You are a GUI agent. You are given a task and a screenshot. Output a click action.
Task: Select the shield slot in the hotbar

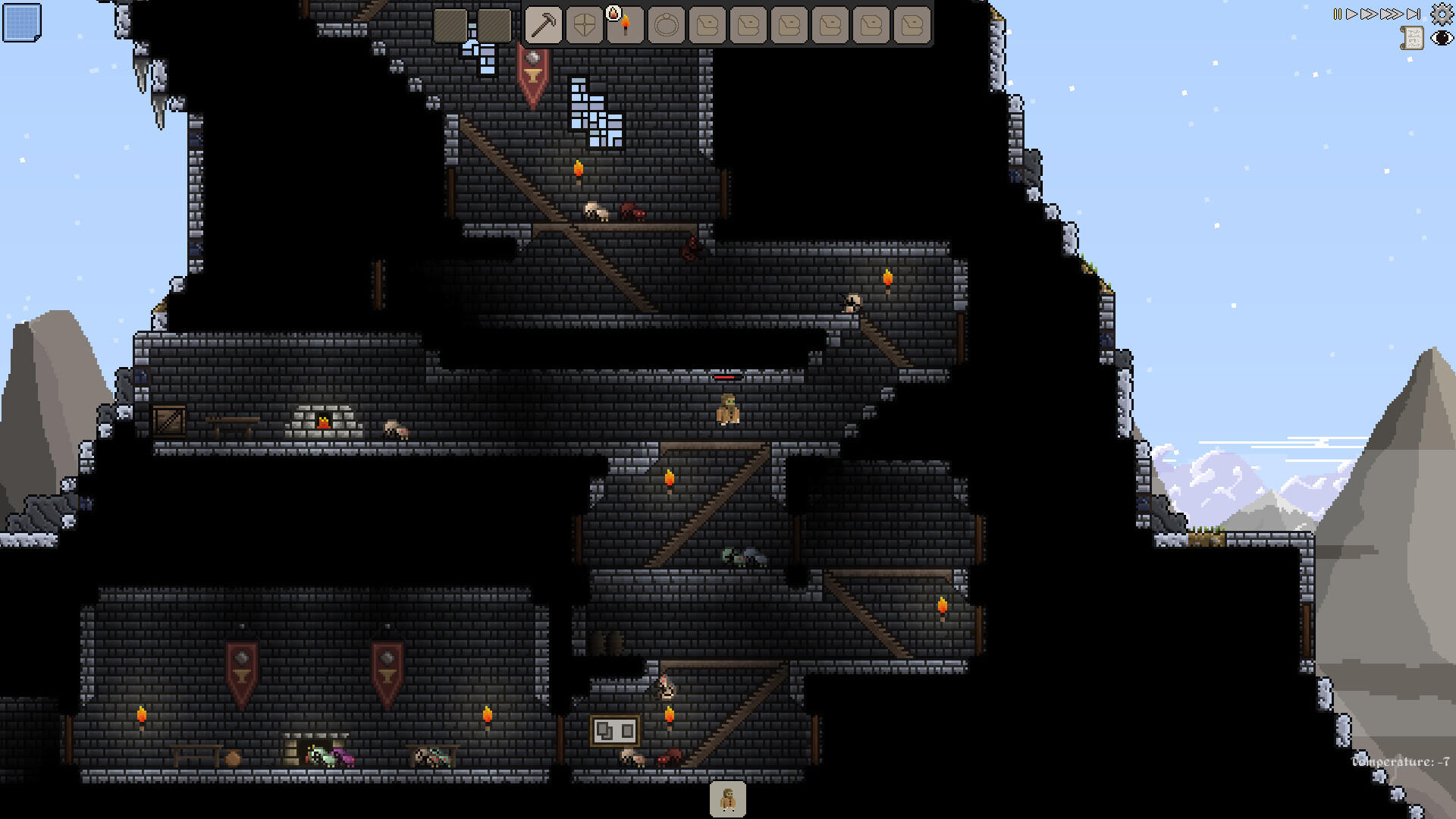[x=584, y=23]
